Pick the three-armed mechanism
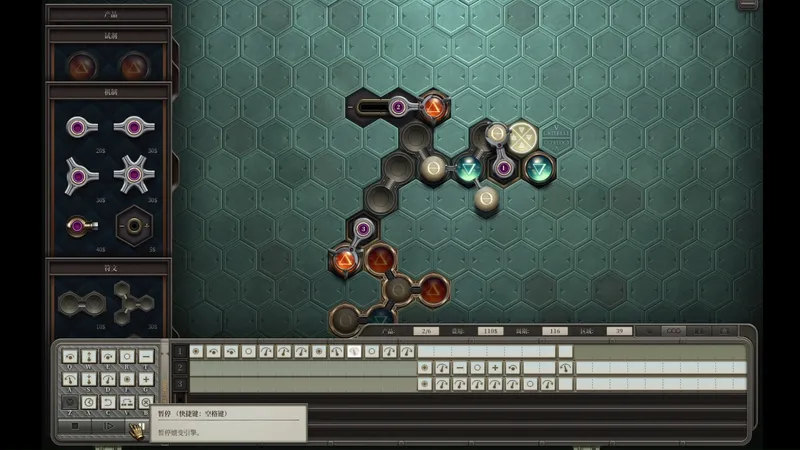Image resolution: width=800 pixels, height=450 pixels. 79,175
